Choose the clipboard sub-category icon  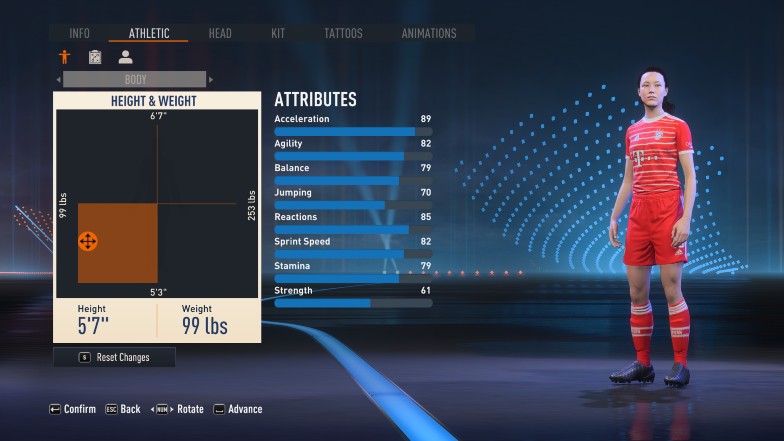click(95, 57)
